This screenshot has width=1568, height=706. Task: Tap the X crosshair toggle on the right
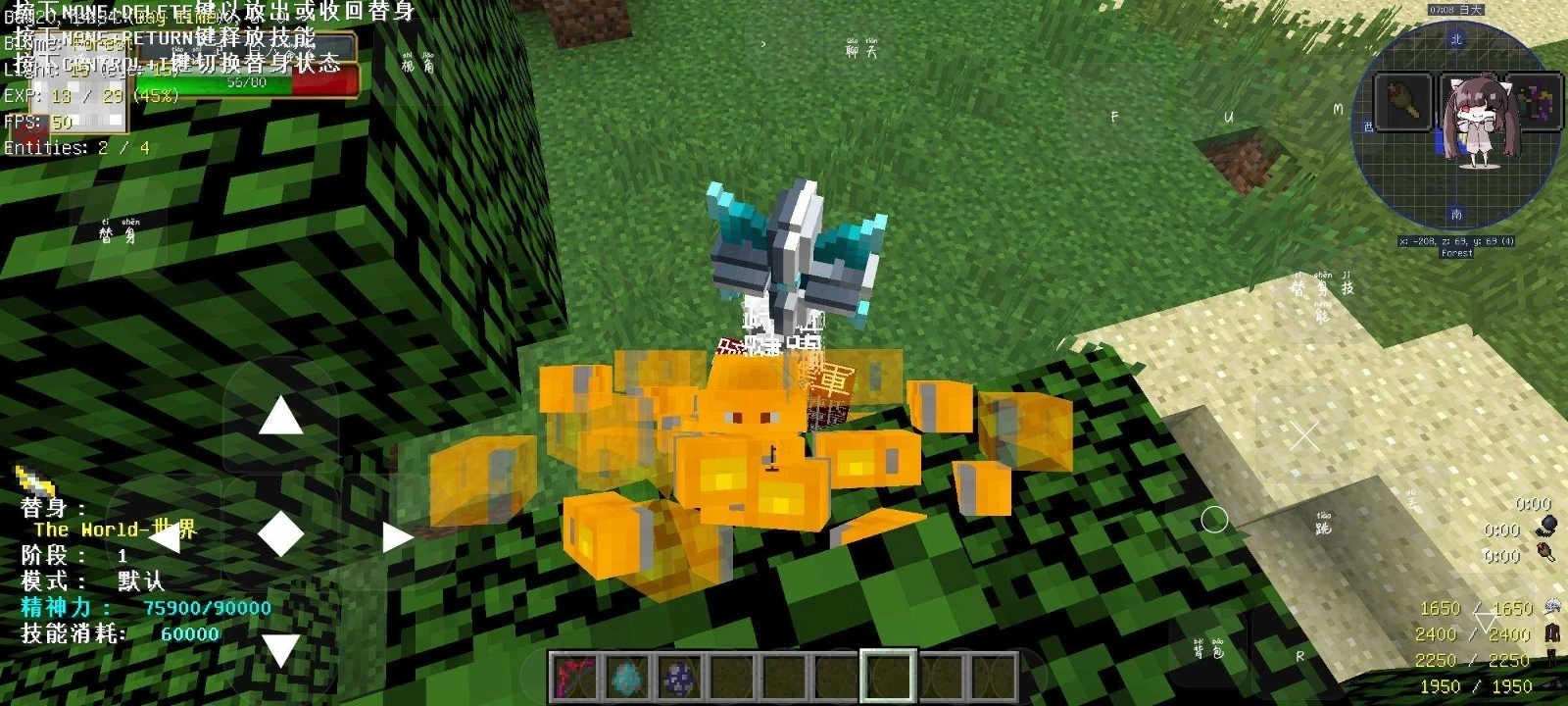1303,434
